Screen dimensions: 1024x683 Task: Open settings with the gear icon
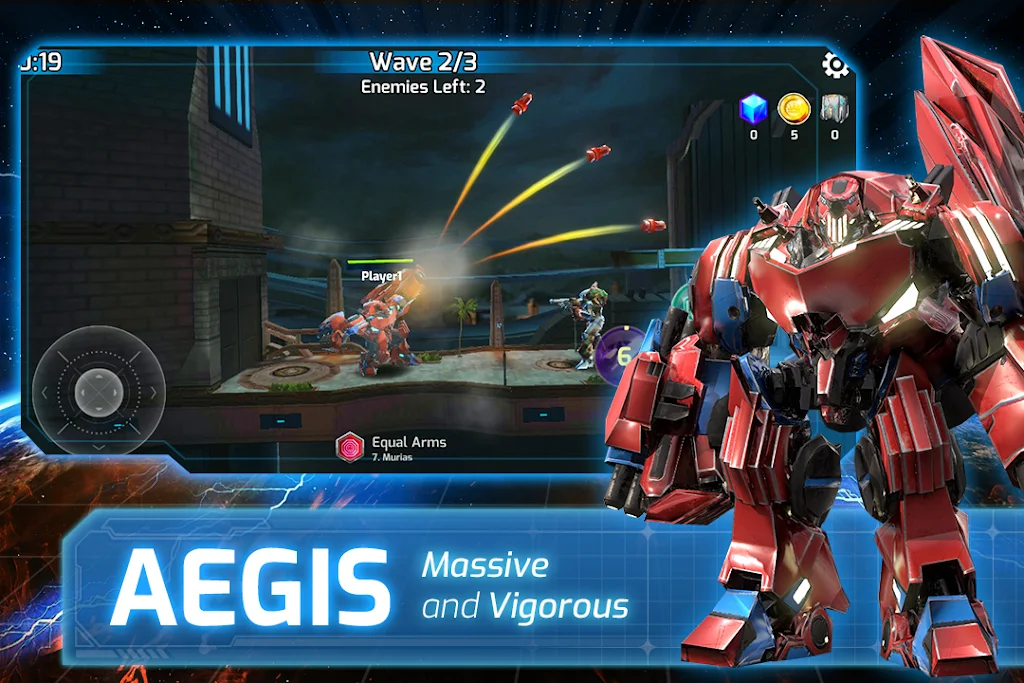[x=835, y=66]
